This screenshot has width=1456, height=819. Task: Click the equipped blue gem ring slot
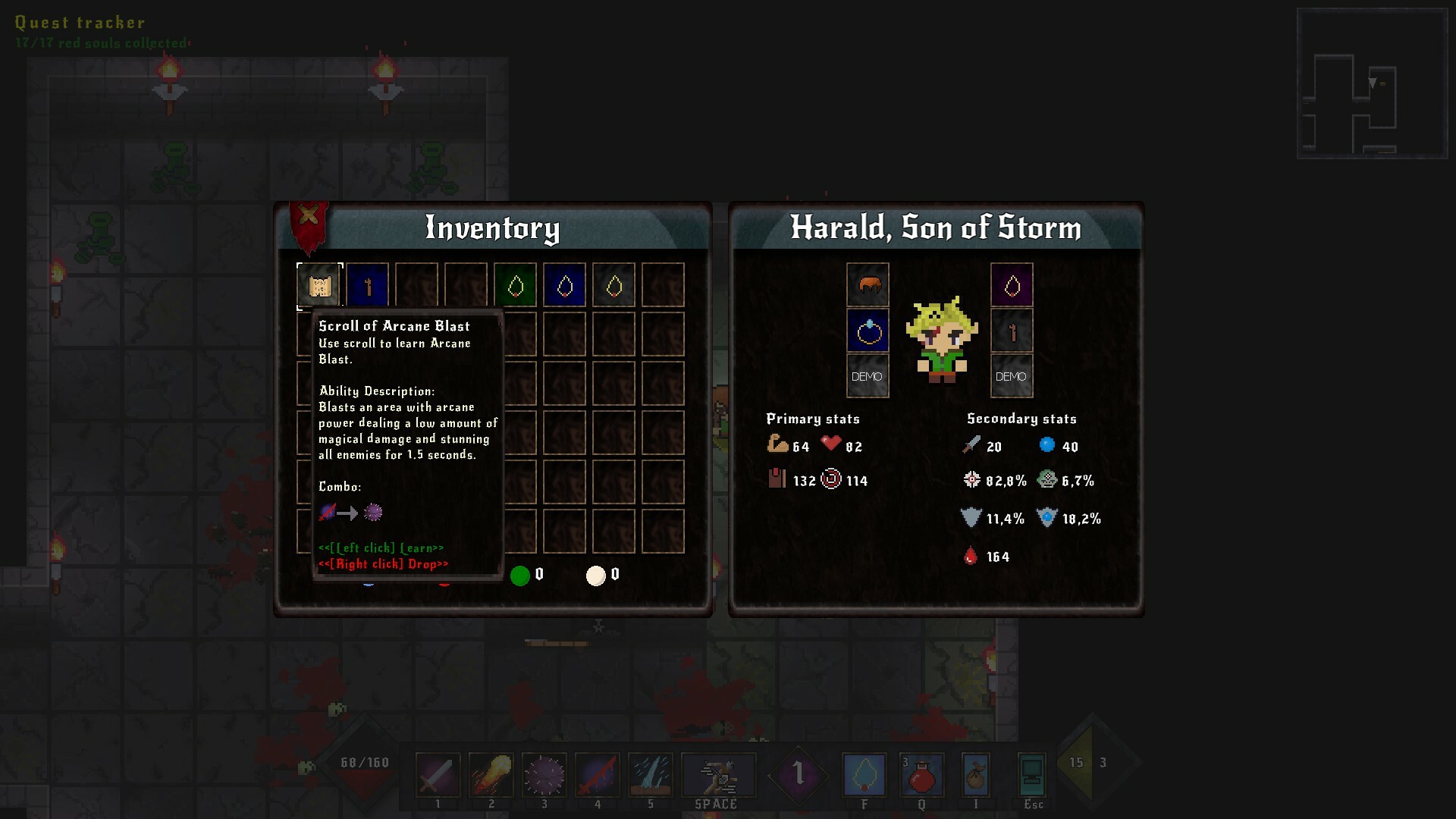[x=868, y=331]
